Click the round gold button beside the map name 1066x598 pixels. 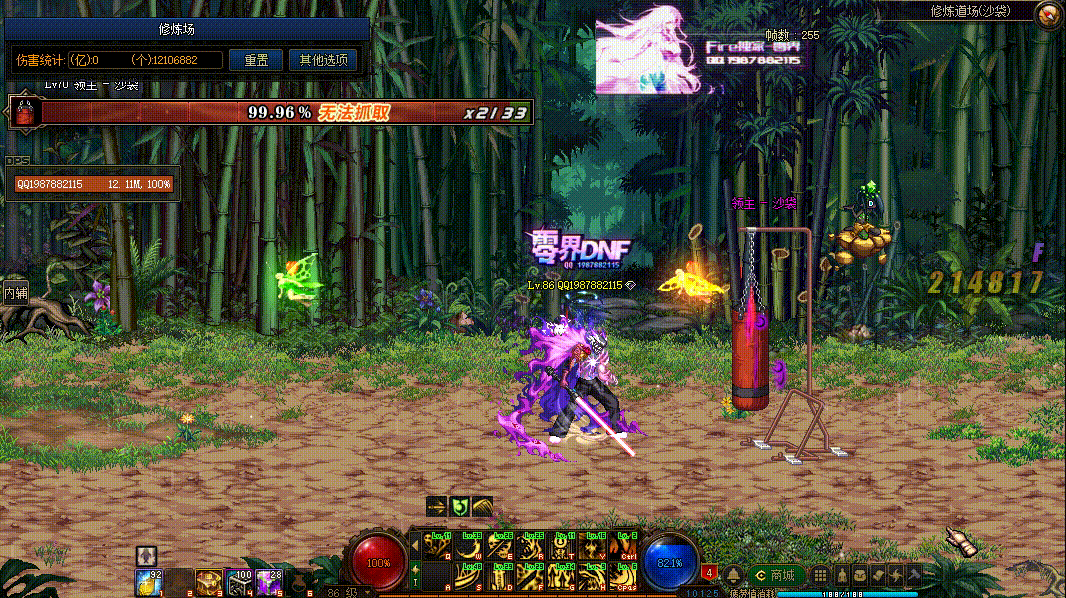click(x=1048, y=14)
